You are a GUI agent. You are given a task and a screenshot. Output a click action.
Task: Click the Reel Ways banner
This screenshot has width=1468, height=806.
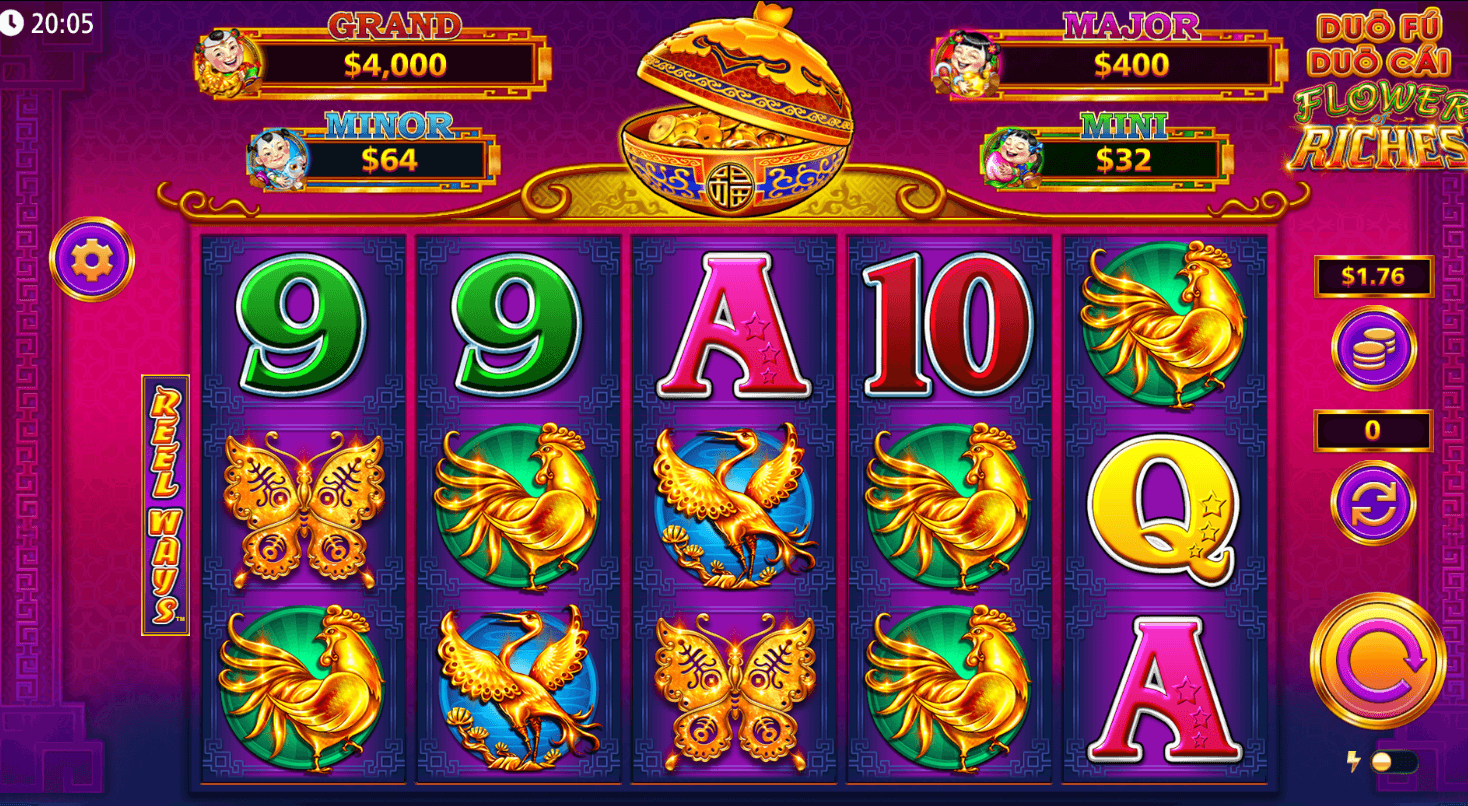(x=163, y=498)
